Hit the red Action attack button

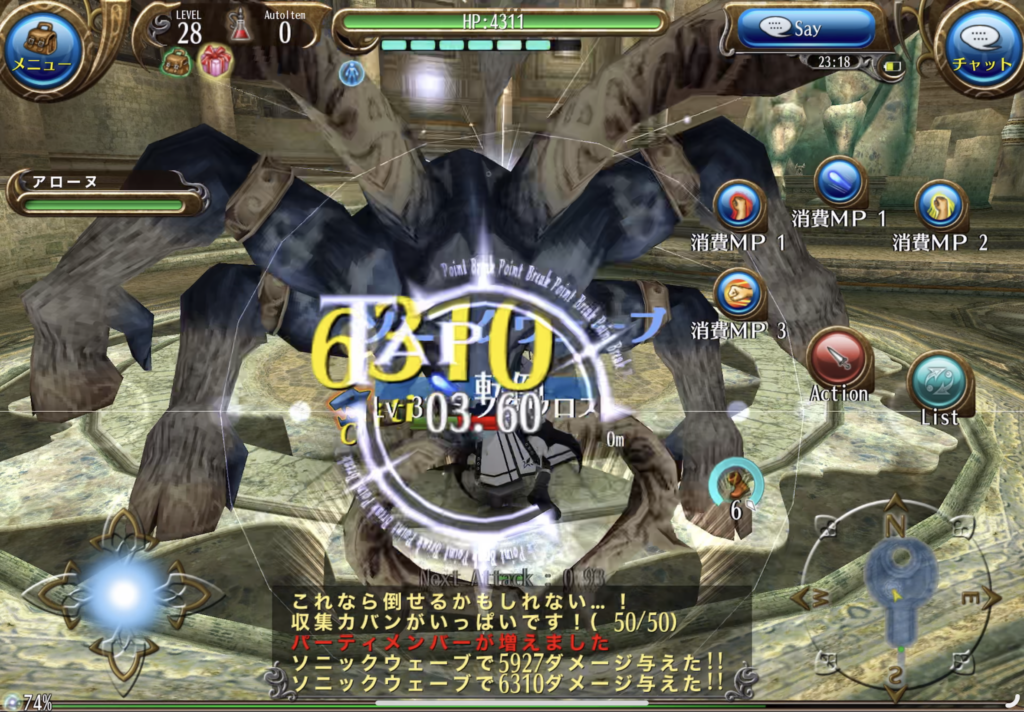[838, 358]
